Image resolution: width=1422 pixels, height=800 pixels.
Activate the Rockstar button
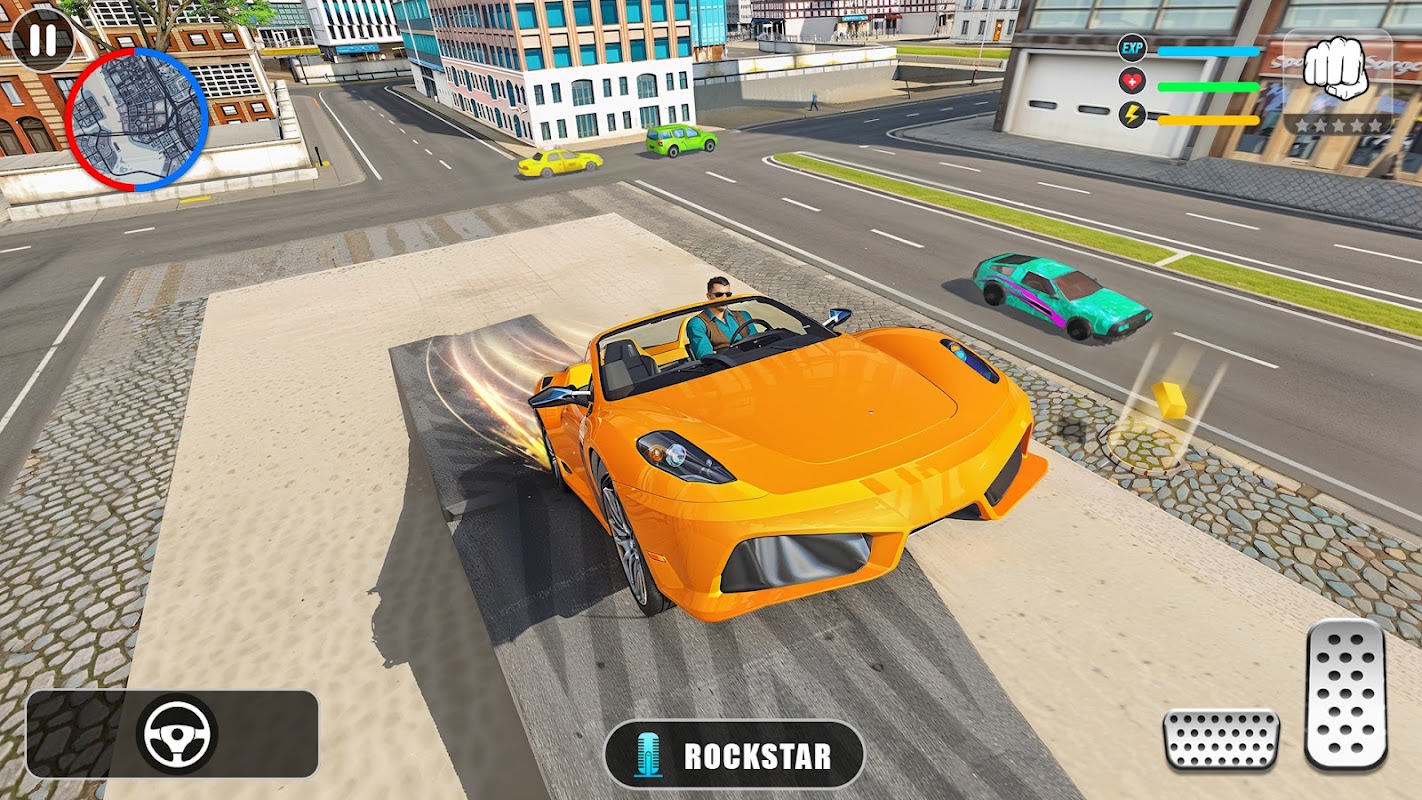click(x=735, y=755)
